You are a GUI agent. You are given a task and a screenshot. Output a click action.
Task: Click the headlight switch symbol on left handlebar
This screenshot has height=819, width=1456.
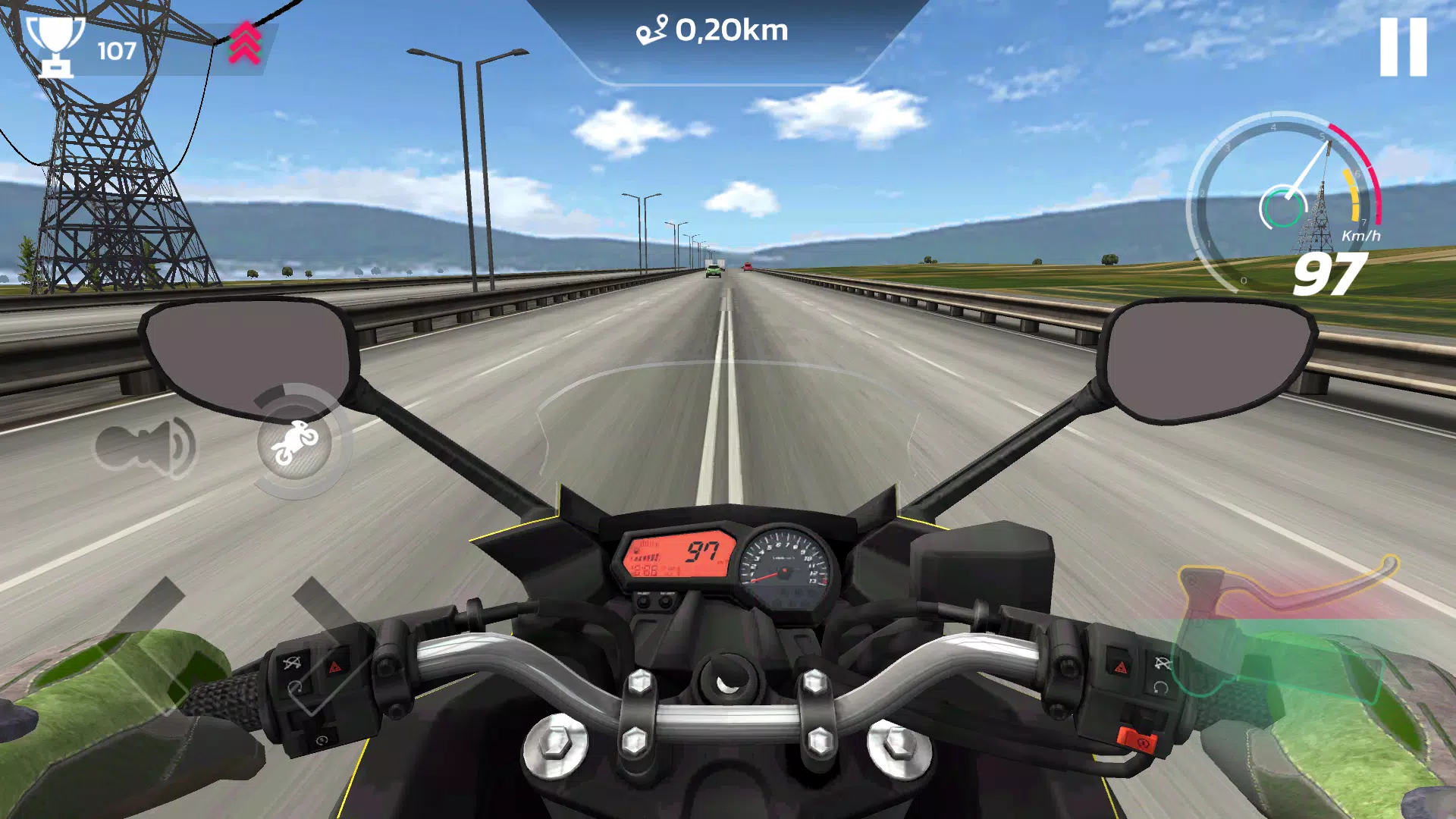pos(292,664)
